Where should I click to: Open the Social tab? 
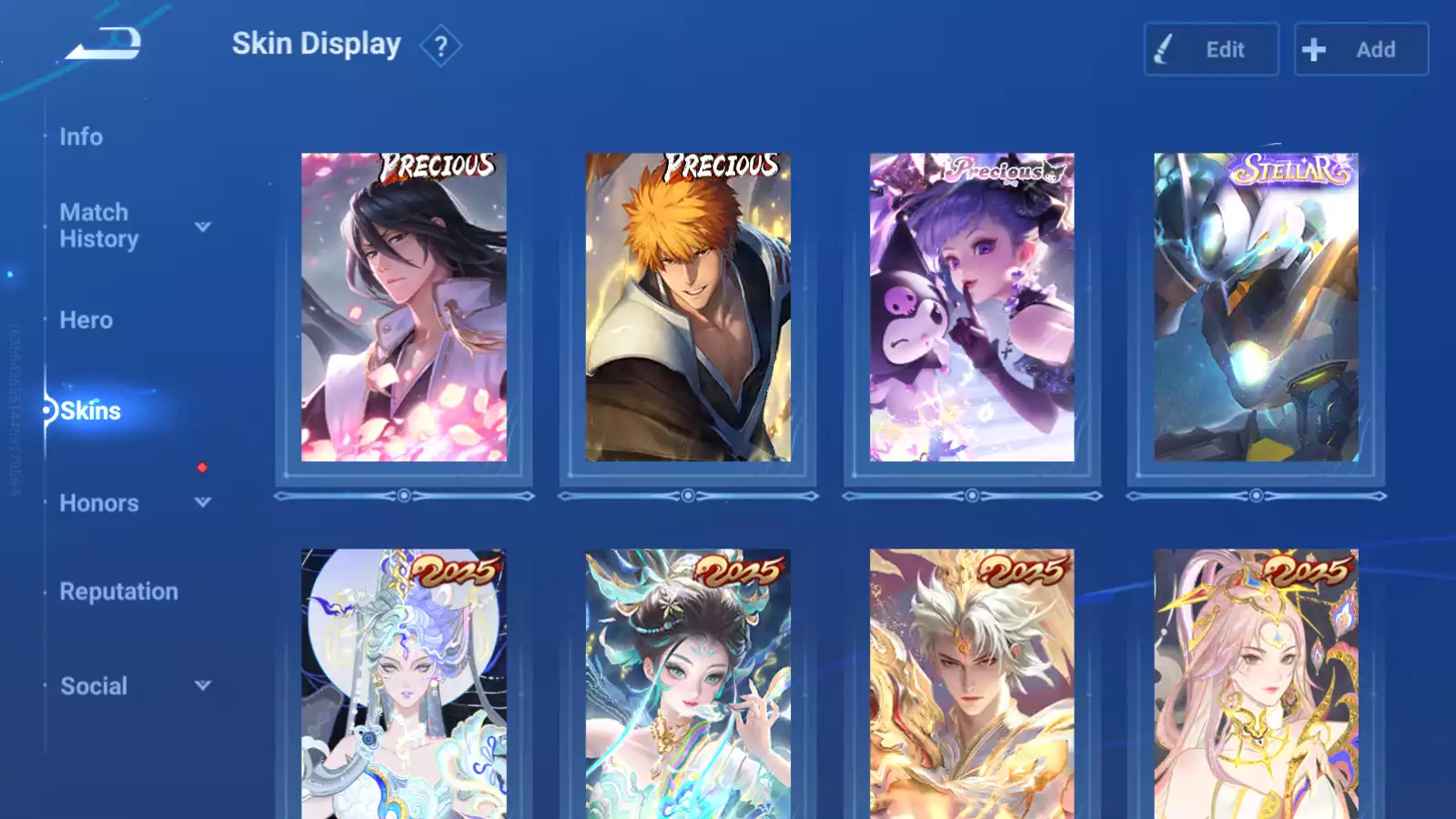[x=94, y=686]
